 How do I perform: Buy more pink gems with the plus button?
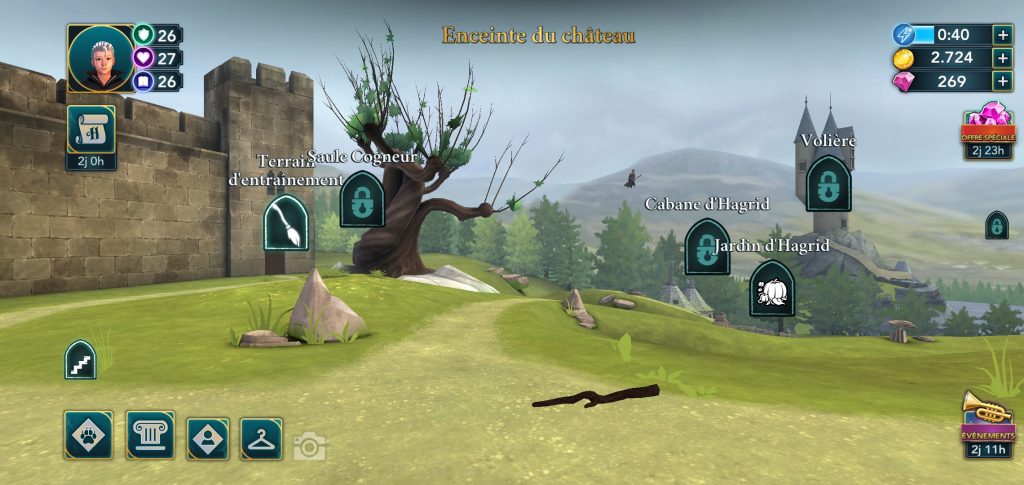click(x=1003, y=82)
